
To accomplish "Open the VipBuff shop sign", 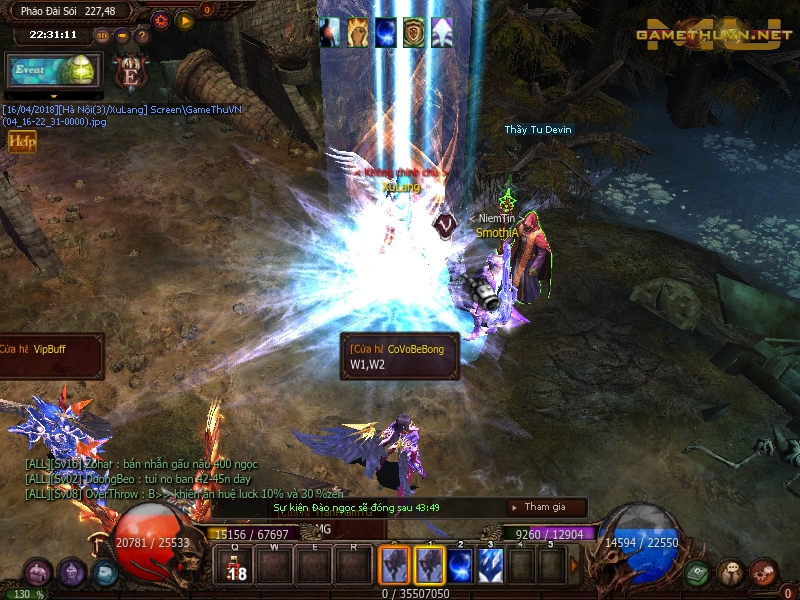I will (x=50, y=356).
